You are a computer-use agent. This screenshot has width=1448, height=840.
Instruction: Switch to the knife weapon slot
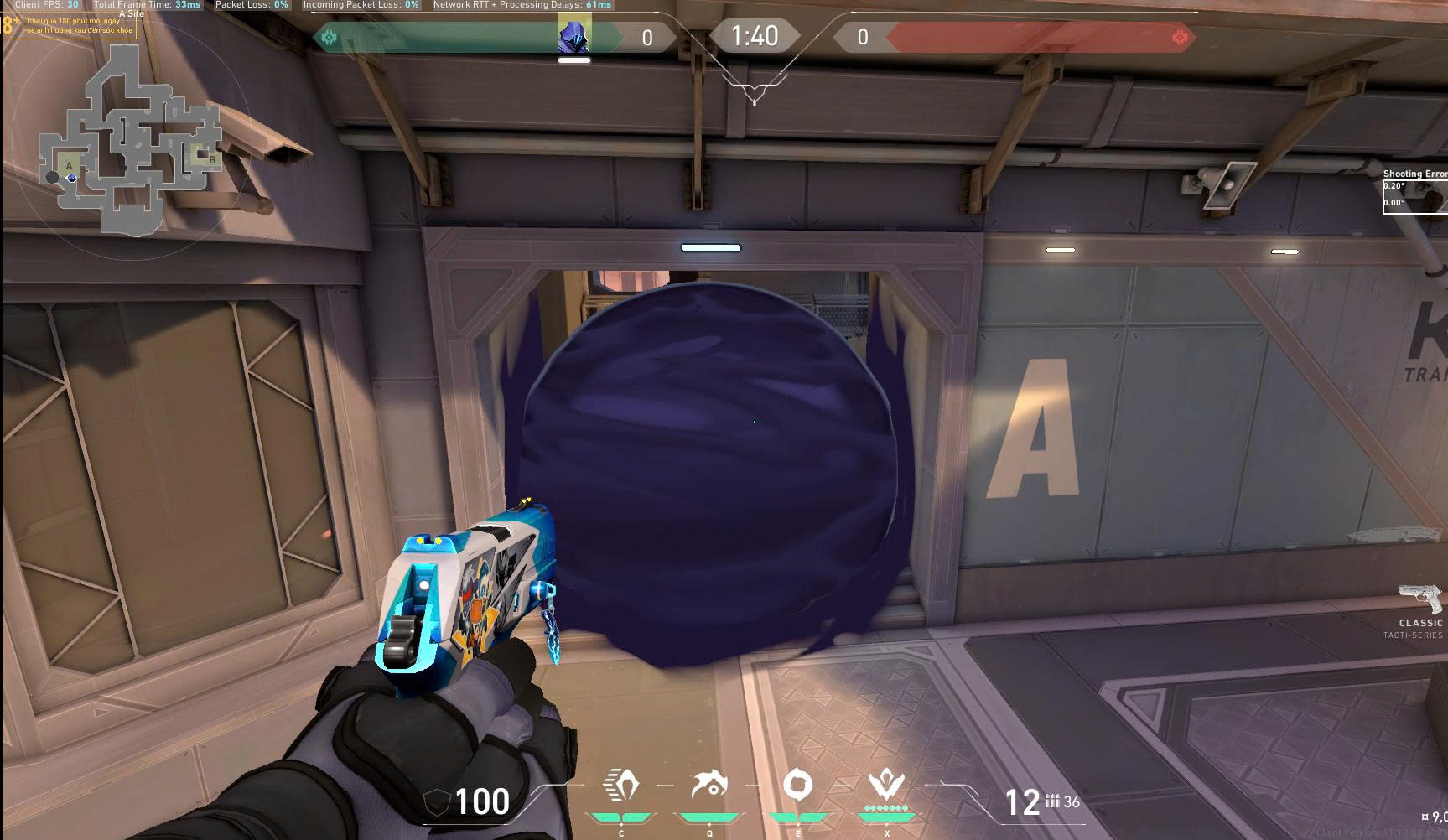click(x=1394, y=534)
